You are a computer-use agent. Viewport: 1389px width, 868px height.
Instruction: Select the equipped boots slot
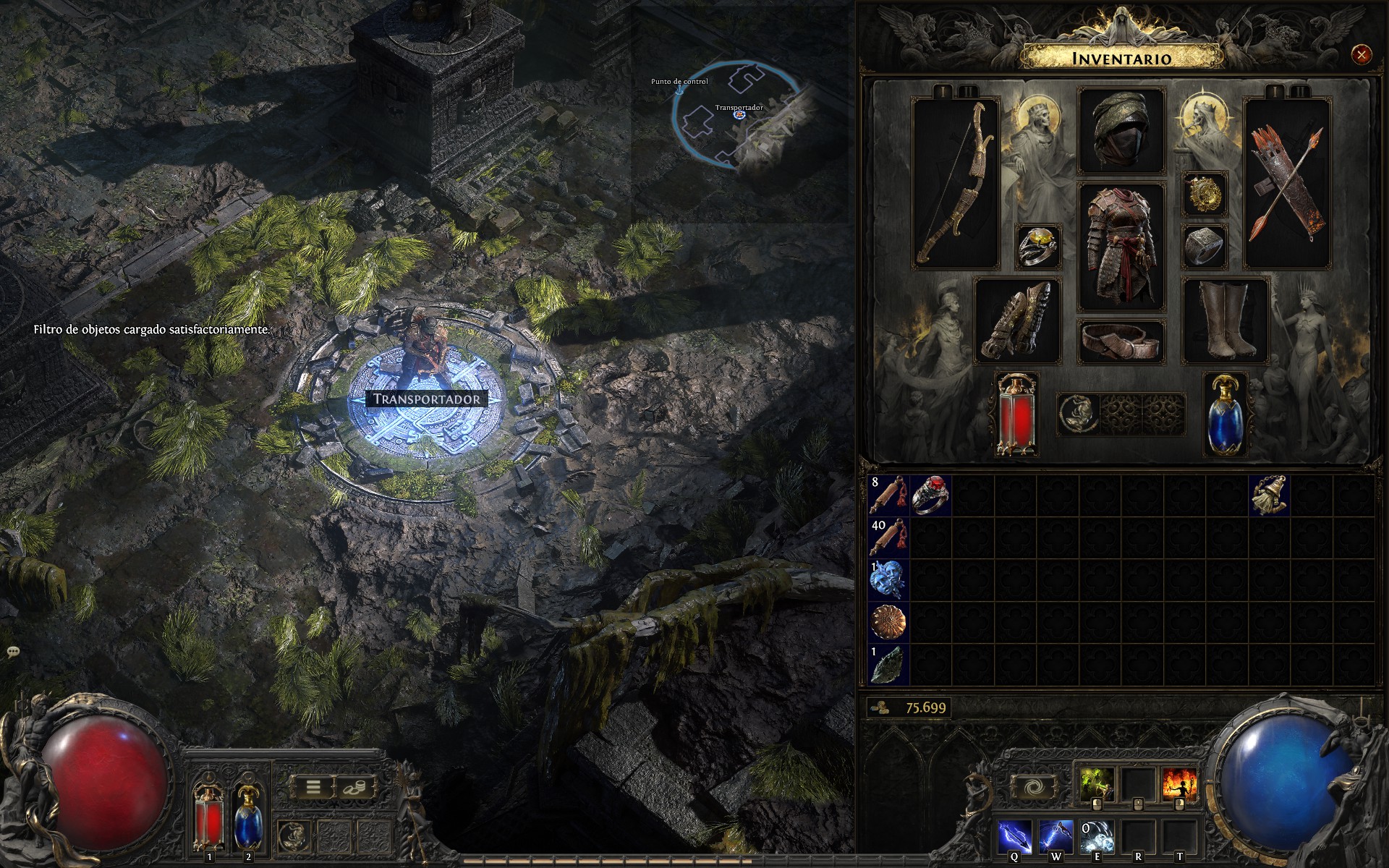1226,320
